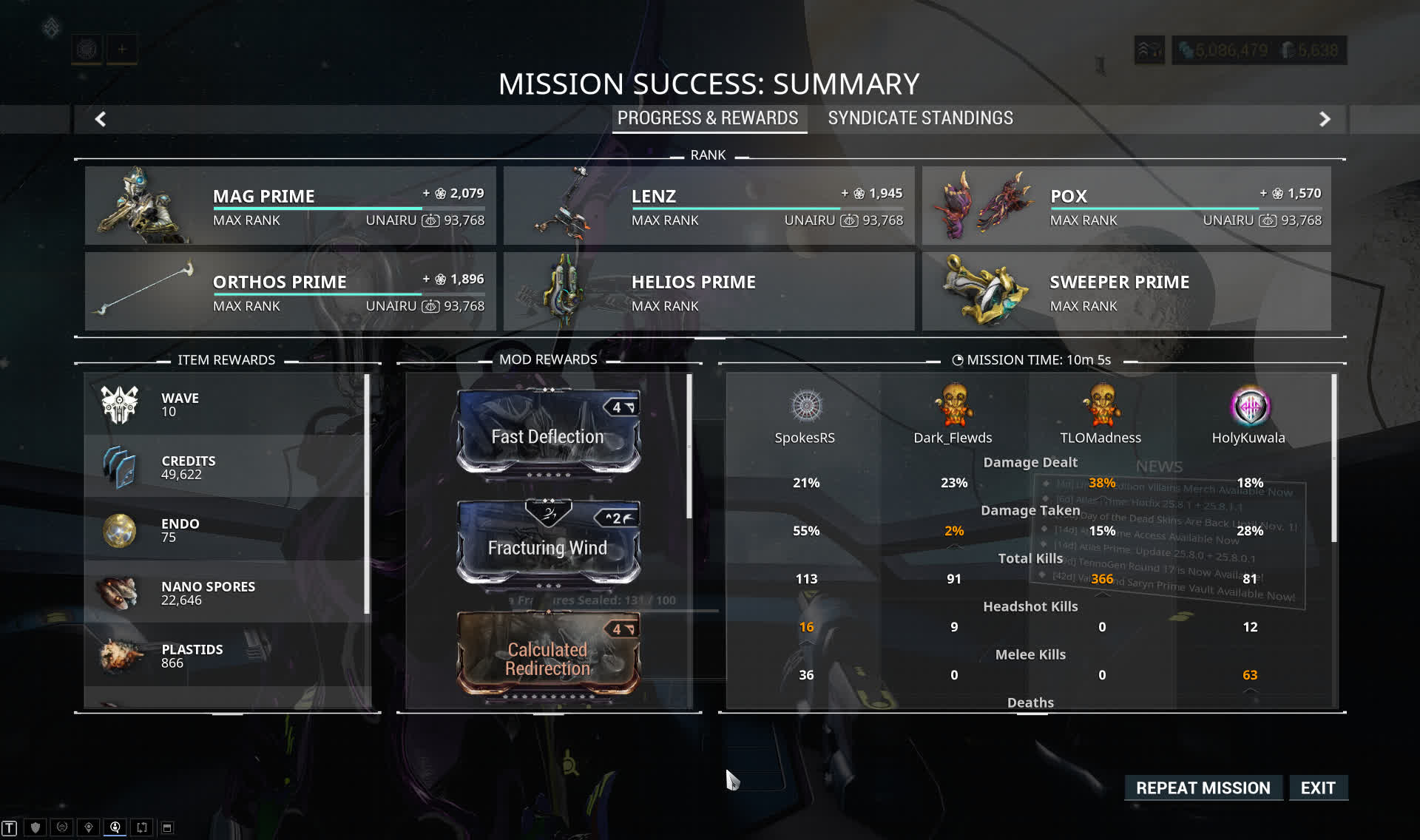1420x840 pixels.
Task: Exit the mission summary screen
Action: (1318, 787)
